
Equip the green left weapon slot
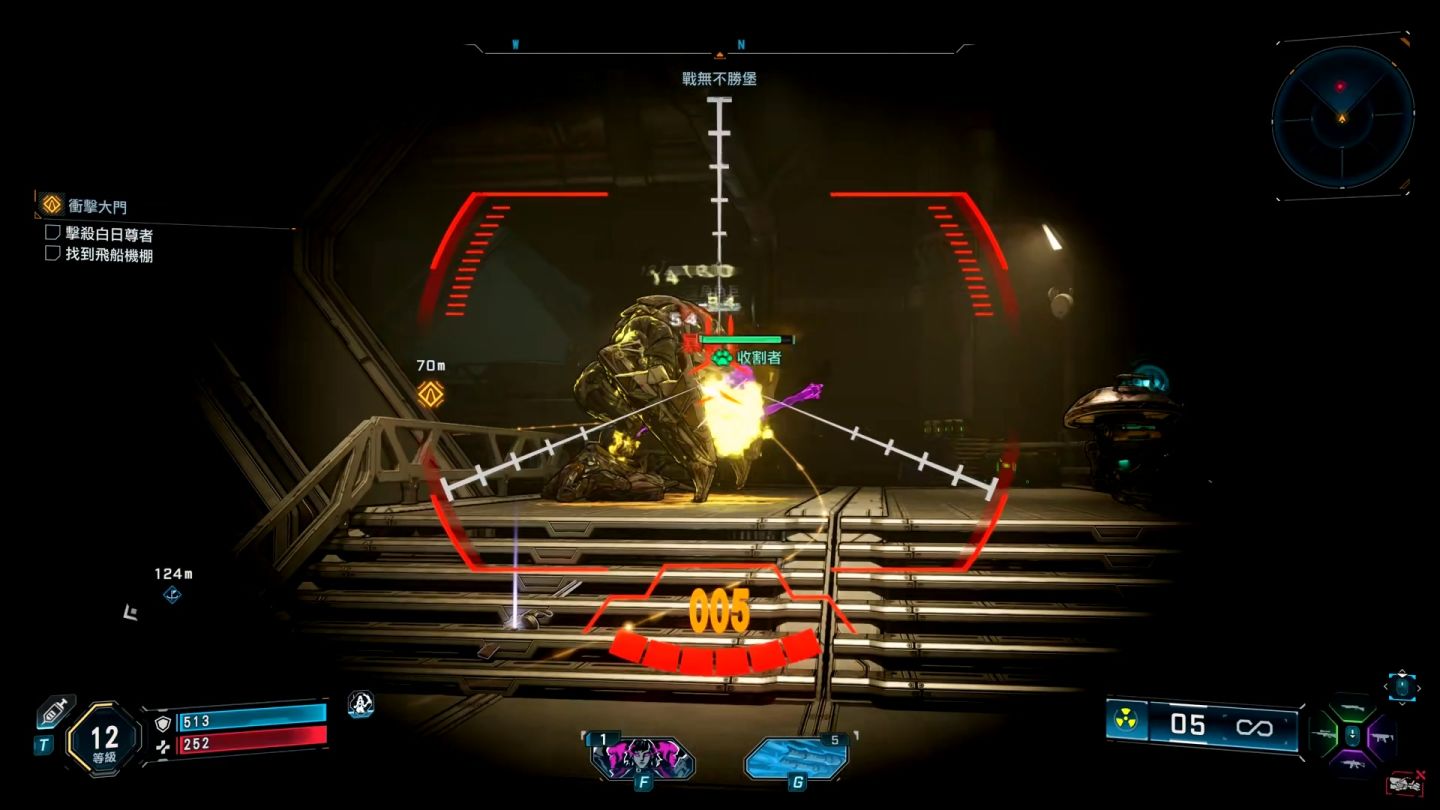[1323, 736]
